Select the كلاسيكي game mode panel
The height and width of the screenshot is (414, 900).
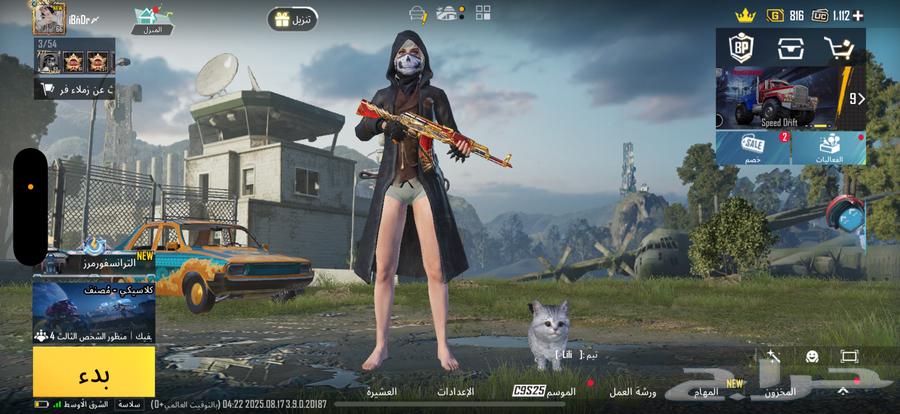pos(94,309)
